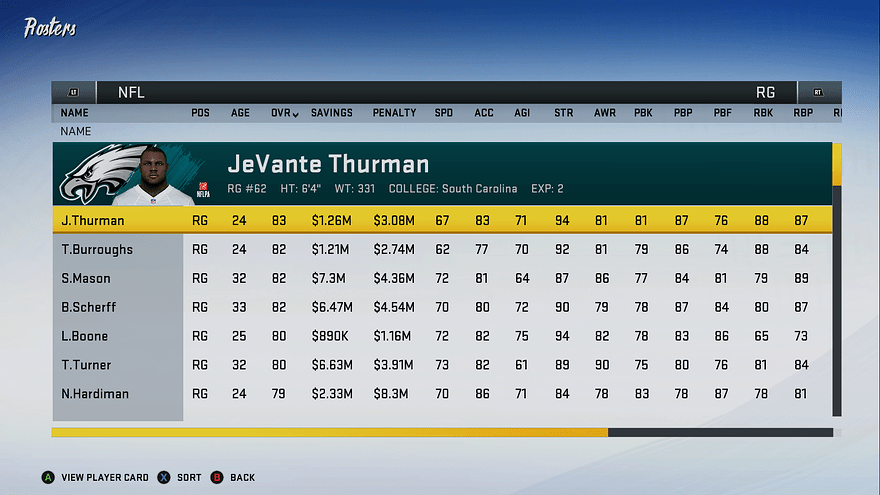880x495 pixels.
Task: Sort by the PENALTY column header
Action: 394,113
